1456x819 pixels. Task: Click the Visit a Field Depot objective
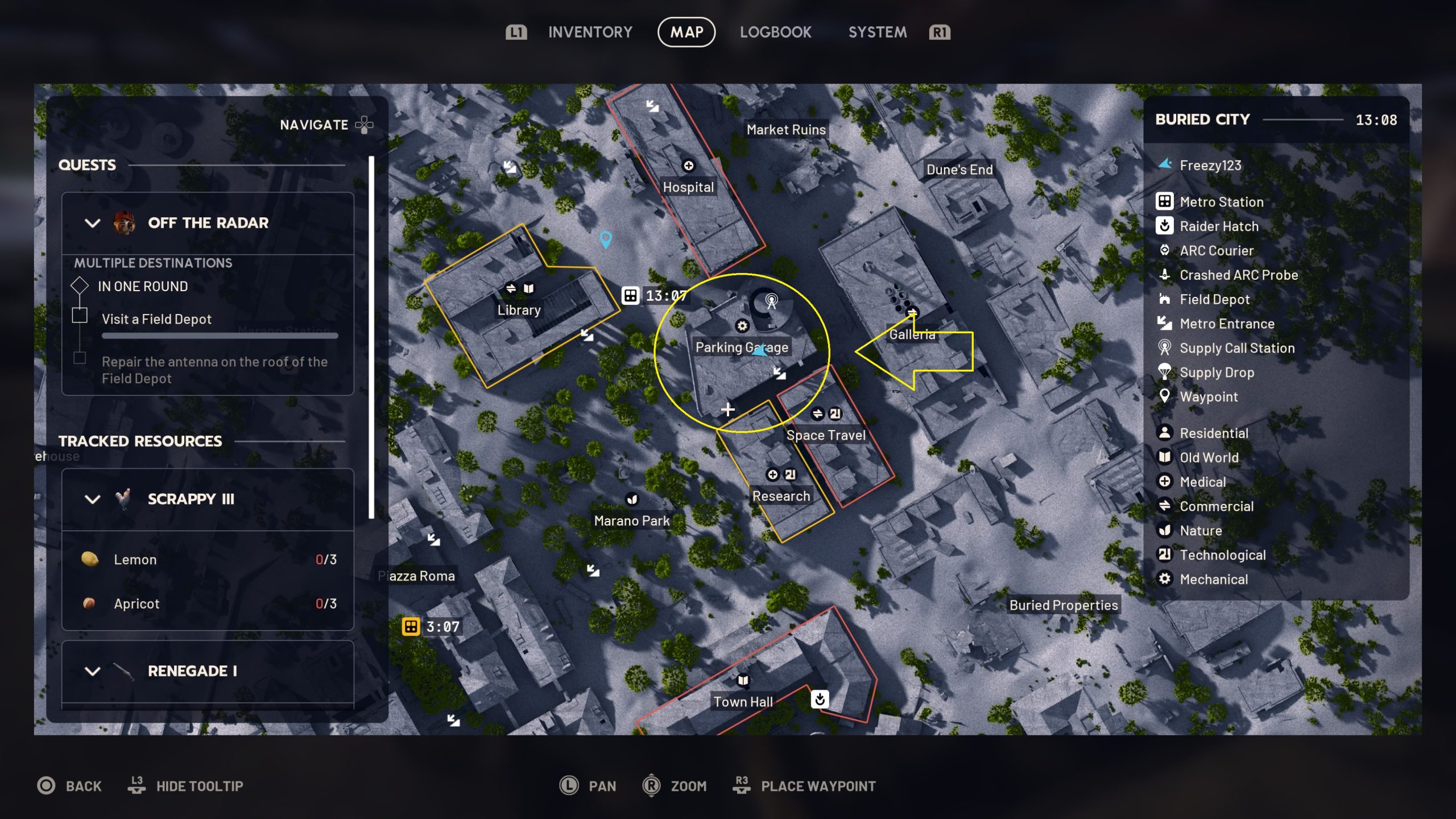pyautogui.click(x=156, y=319)
